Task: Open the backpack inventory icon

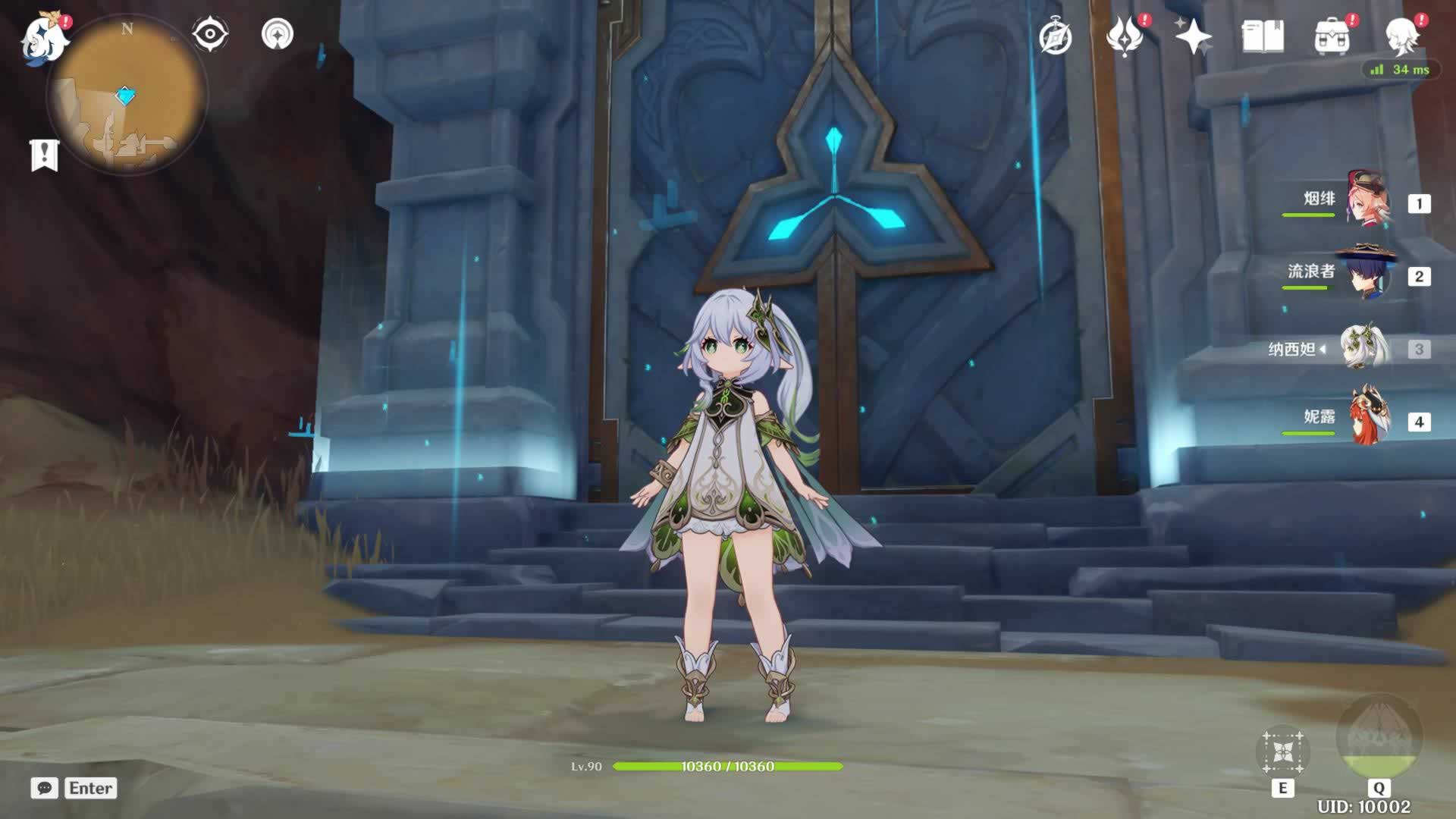Action: 1332,36
